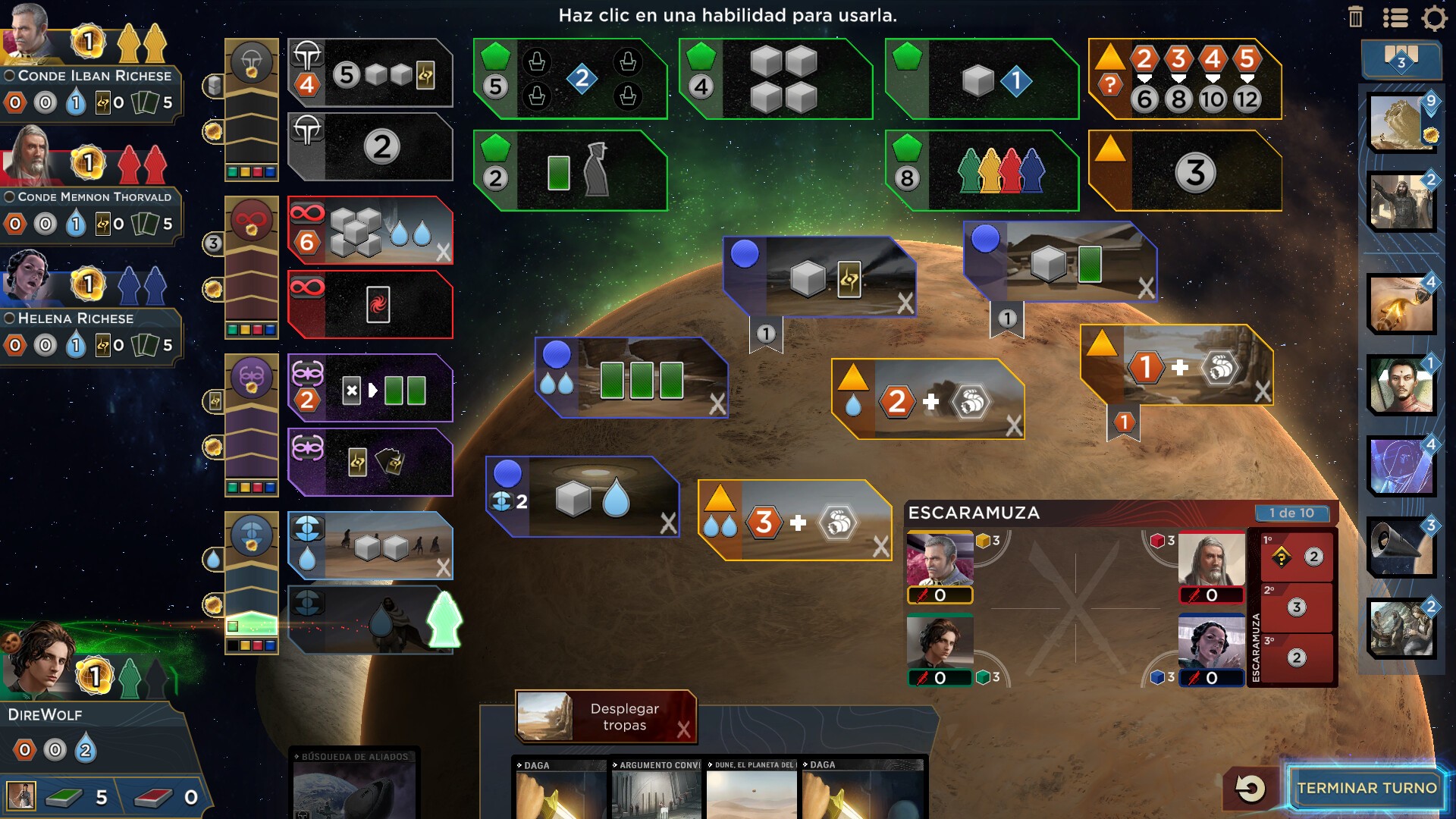Screen dimensions: 1456x819
Task: Choose the Argumento Convincente card in hand
Action: 656,789
